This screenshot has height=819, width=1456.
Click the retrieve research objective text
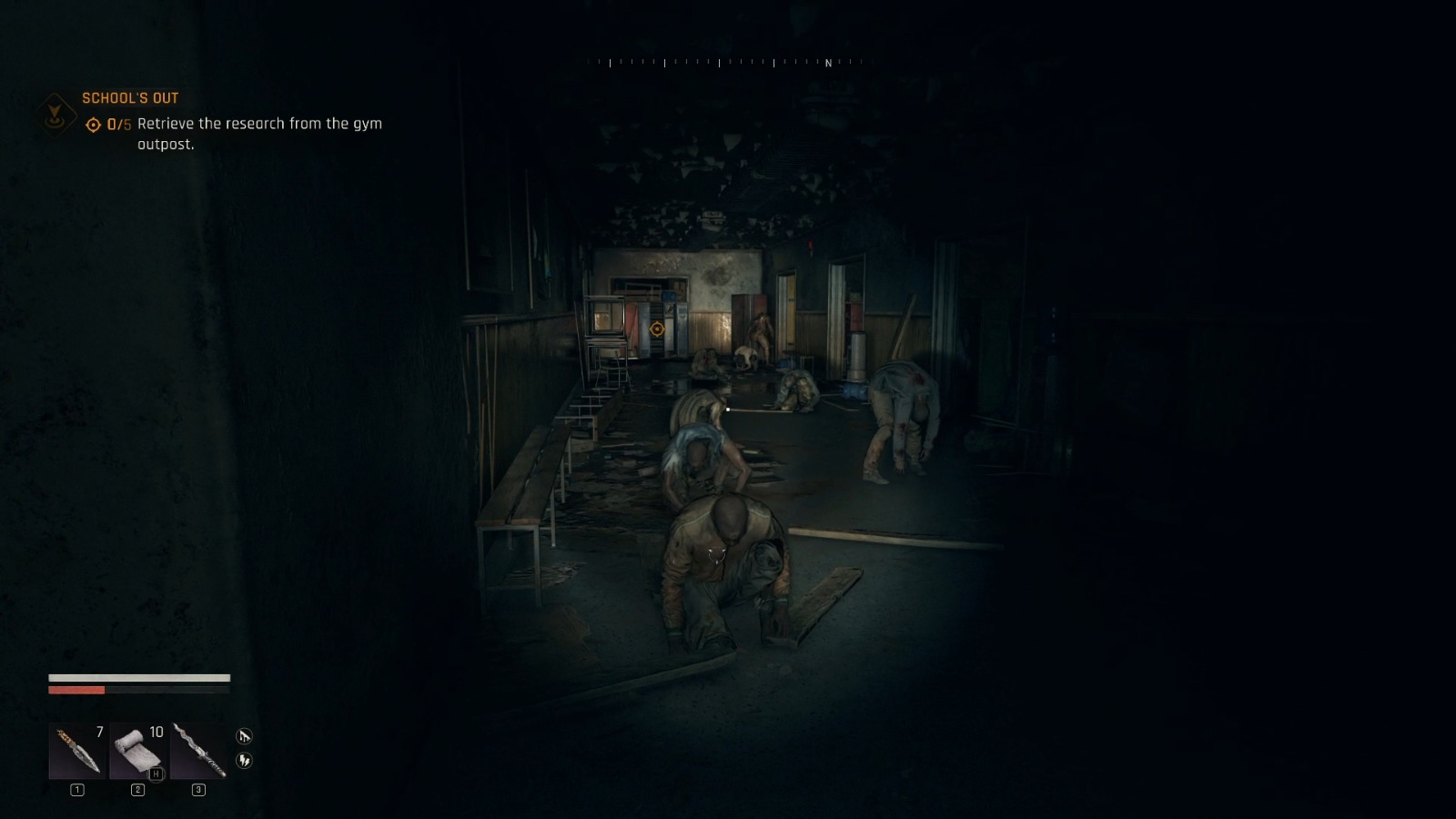coord(259,124)
